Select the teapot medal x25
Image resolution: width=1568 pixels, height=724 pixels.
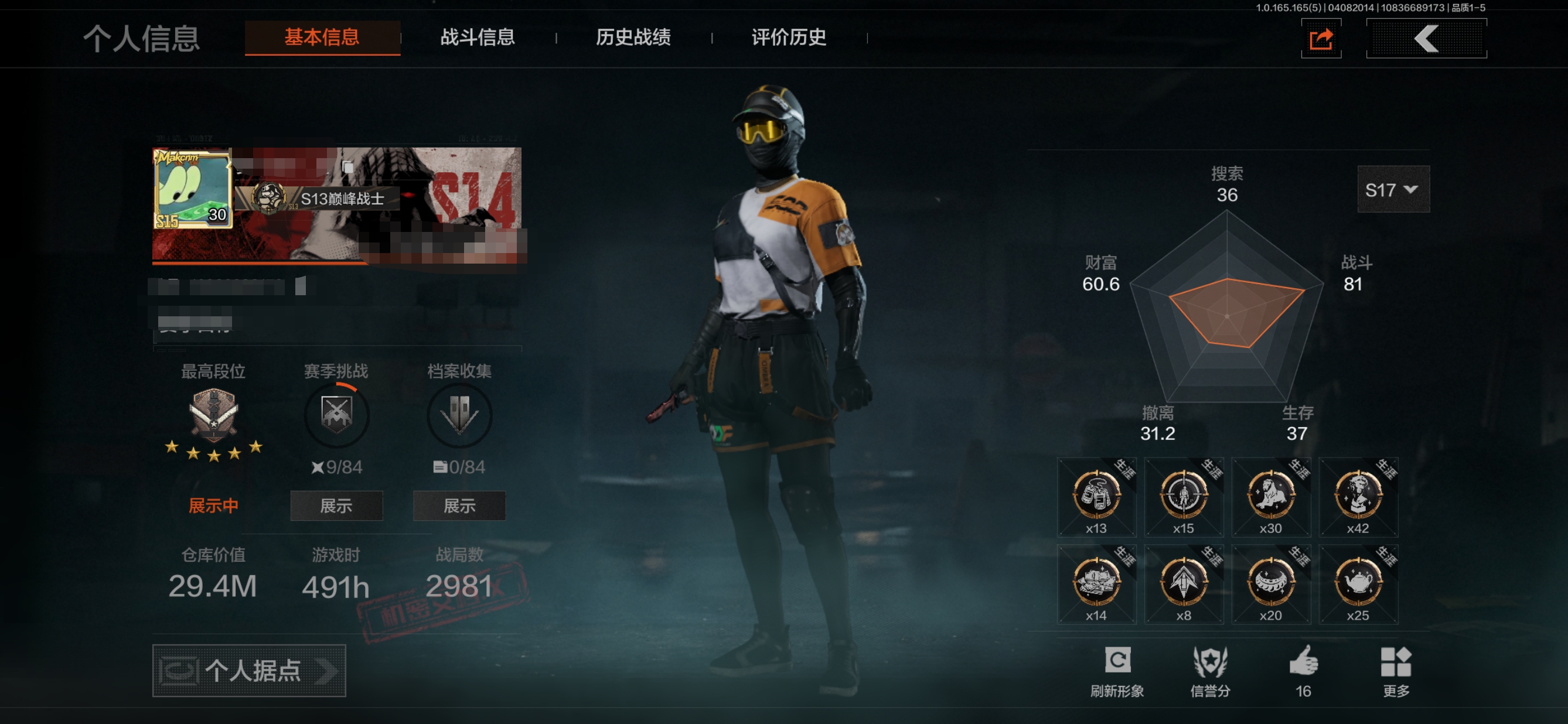coord(1358,585)
